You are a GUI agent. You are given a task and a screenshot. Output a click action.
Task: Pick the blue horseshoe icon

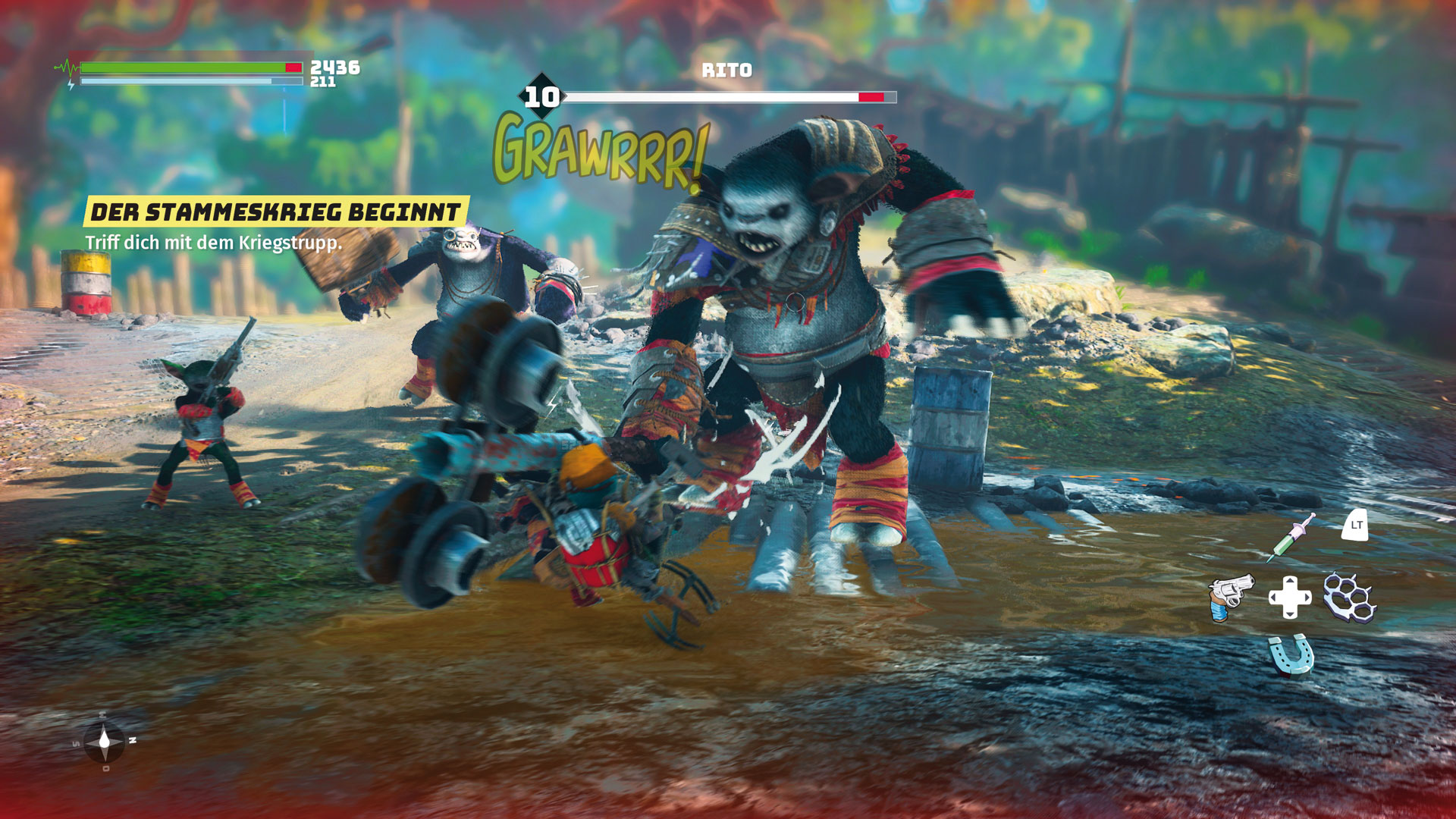(1290, 655)
